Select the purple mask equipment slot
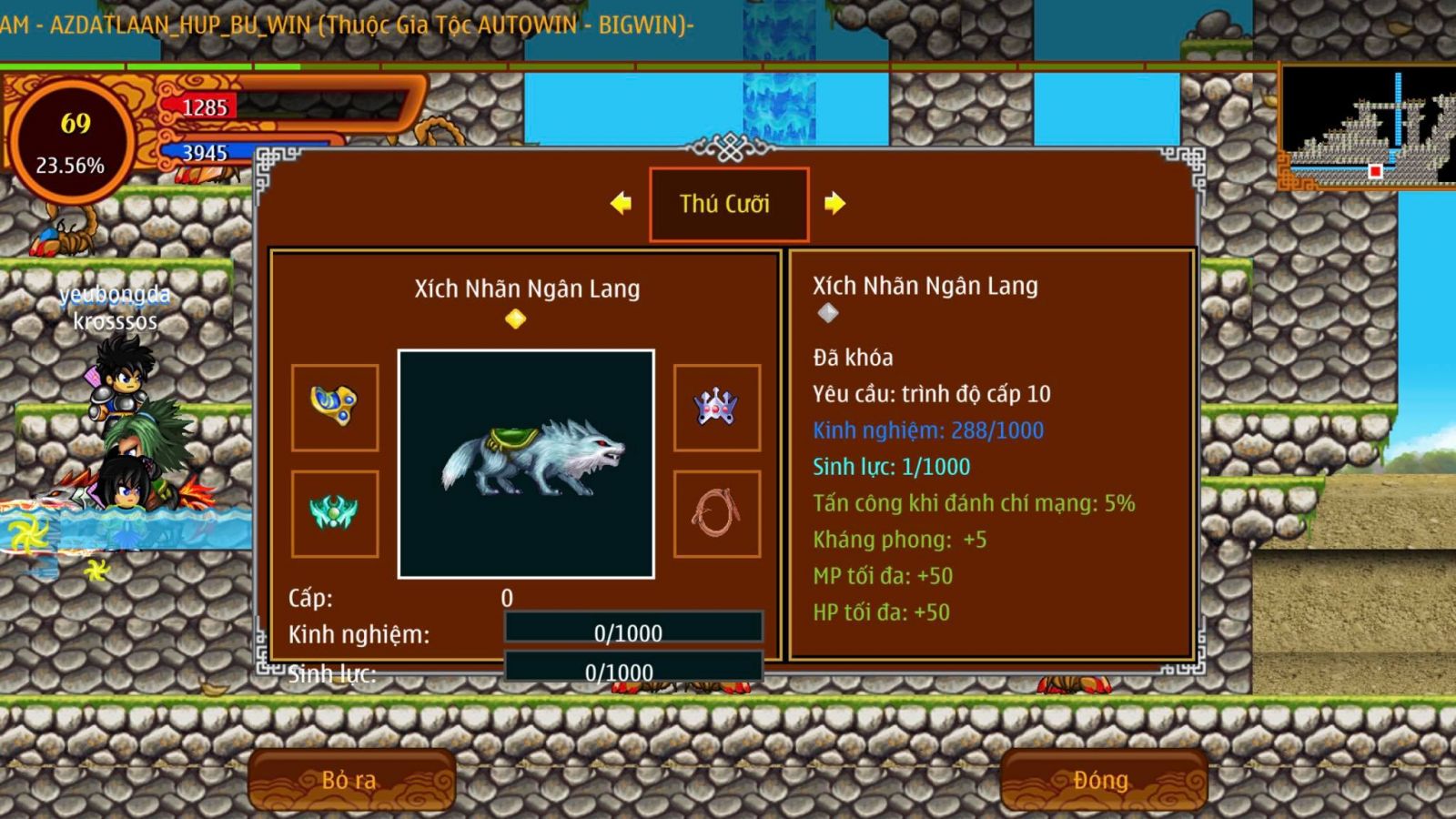The width and height of the screenshot is (1456, 819). (716, 407)
